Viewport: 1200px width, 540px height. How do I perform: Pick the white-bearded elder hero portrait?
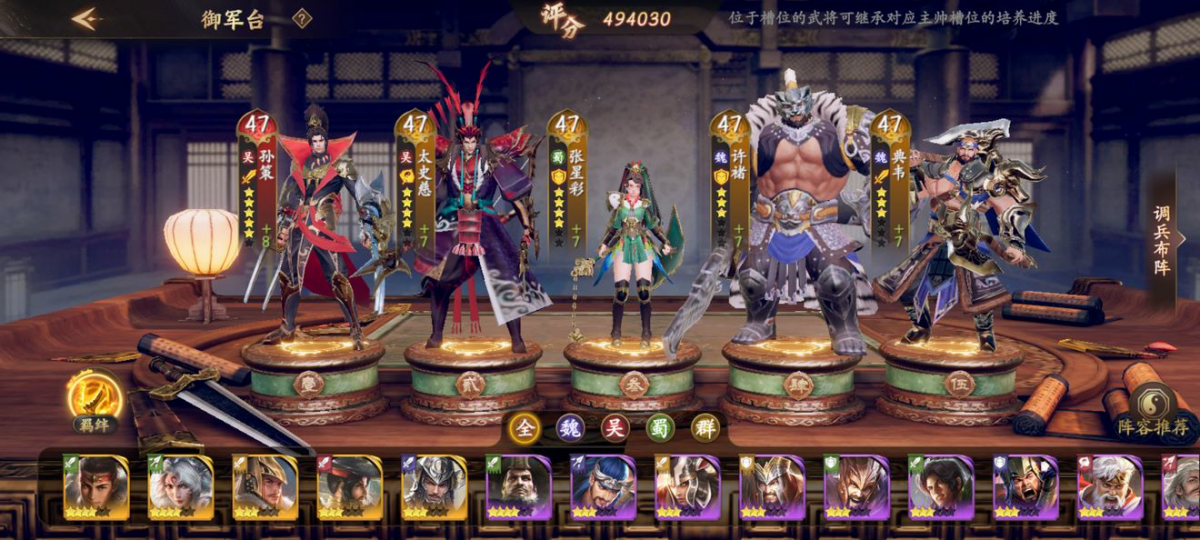pyautogui.click(x=1110, y=487)
